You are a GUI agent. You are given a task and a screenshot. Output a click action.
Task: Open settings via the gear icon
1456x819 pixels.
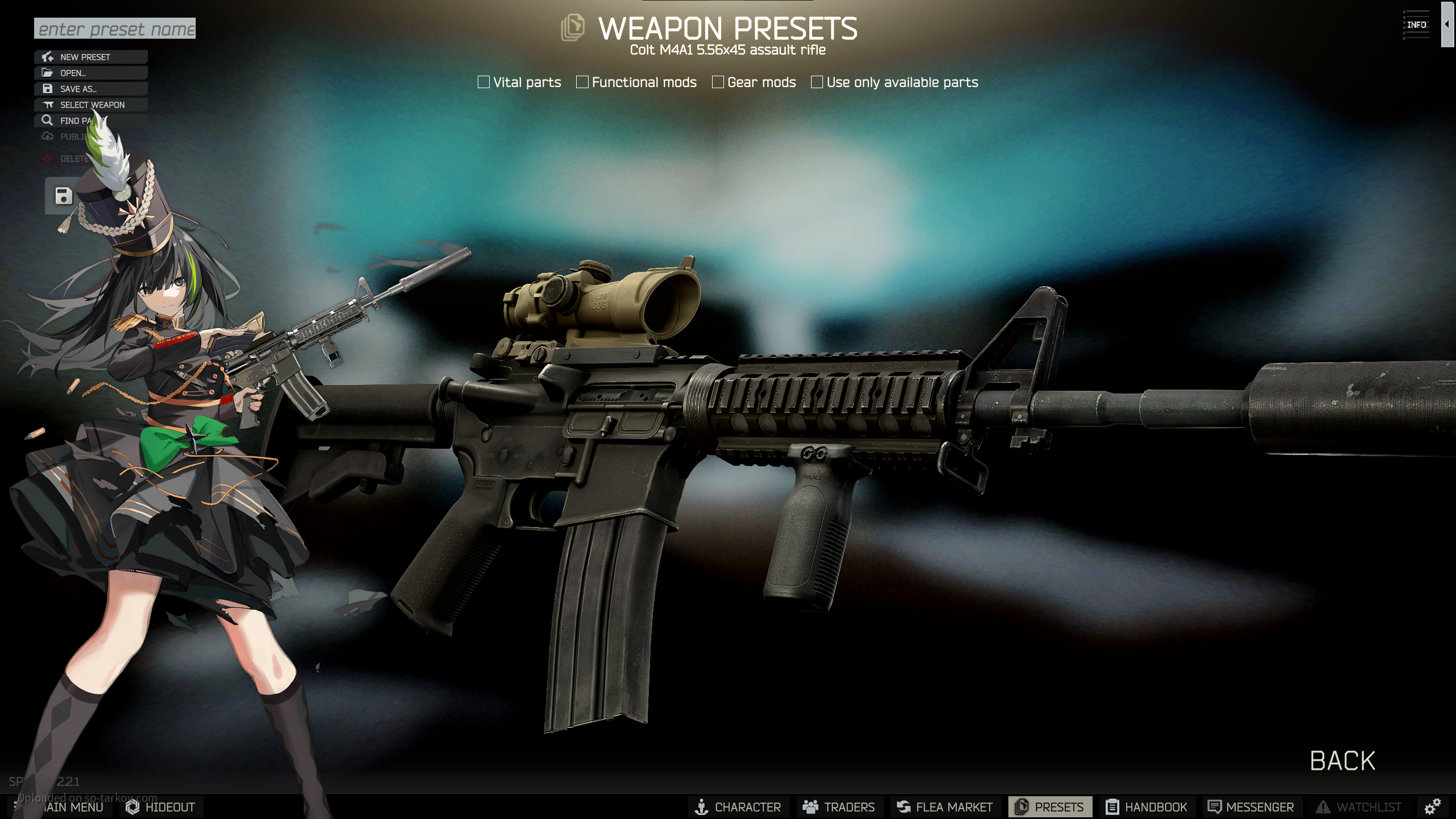tap(1432, 806)
